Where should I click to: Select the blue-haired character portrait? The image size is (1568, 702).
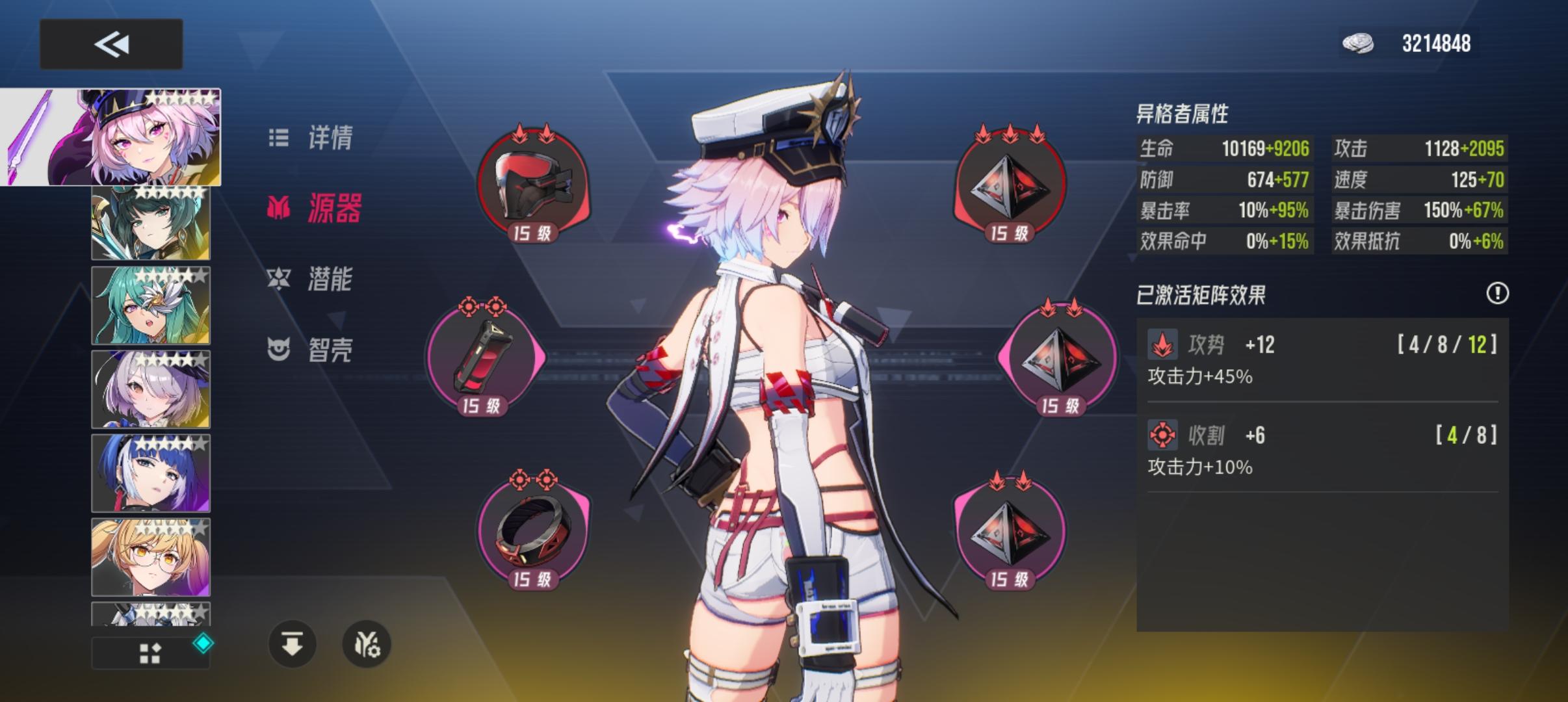pos(150,473)
